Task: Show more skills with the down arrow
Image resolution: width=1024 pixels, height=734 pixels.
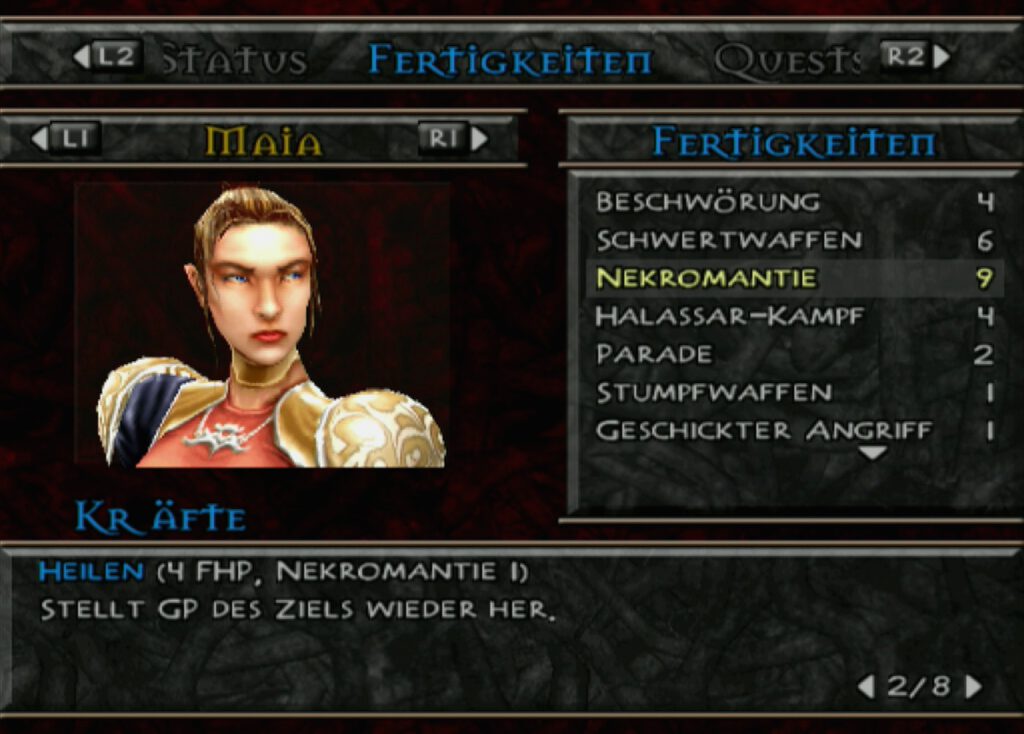Action: 873,453
